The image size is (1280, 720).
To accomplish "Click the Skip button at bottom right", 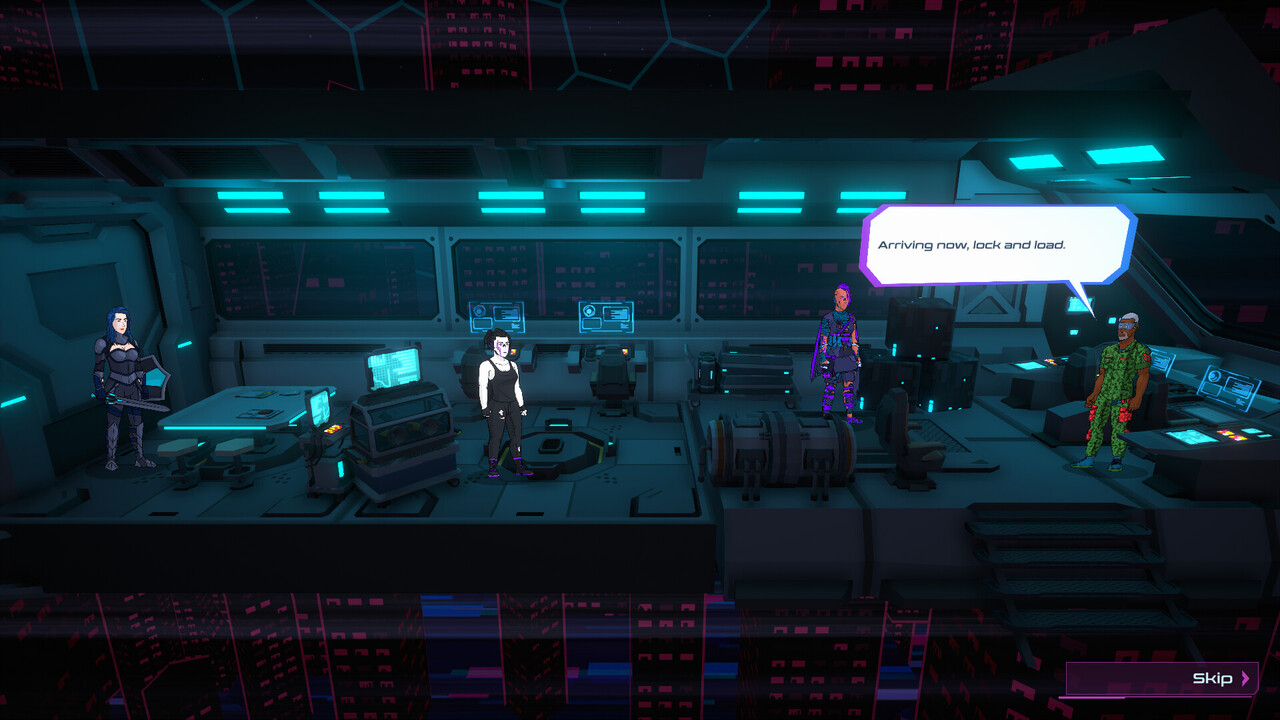I will tap(1210, 680).
